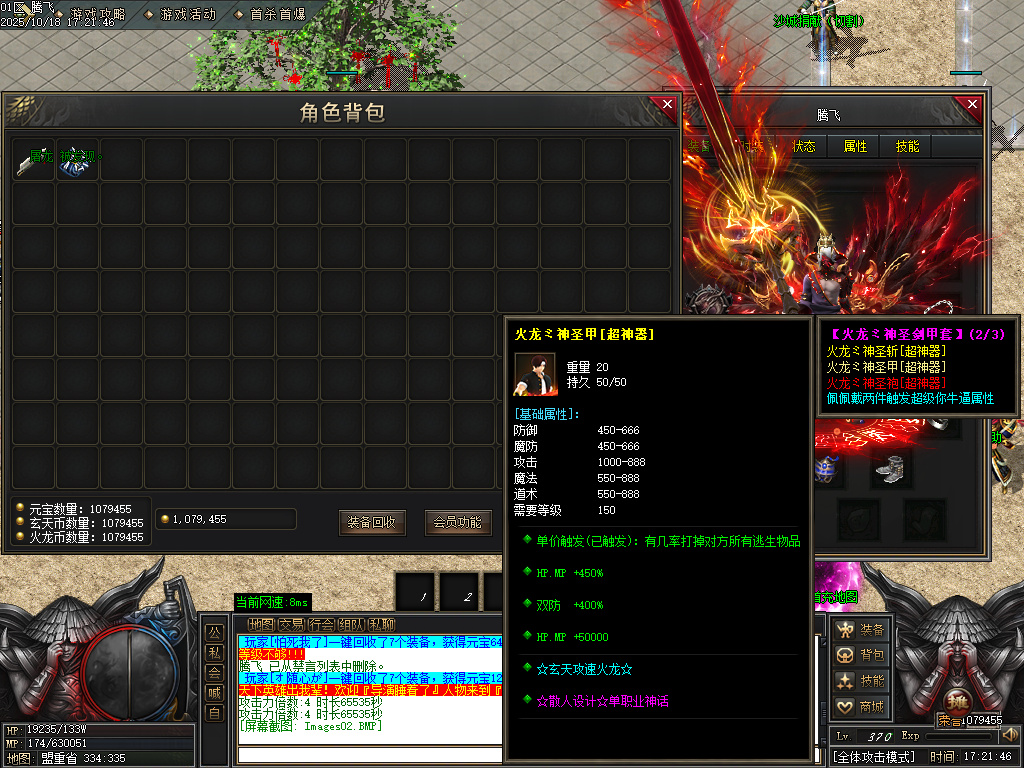Image resolution: width=1024 pixels, height=768 pixels.
Task: Switch to the 状态 status tab
Action: 804,146
